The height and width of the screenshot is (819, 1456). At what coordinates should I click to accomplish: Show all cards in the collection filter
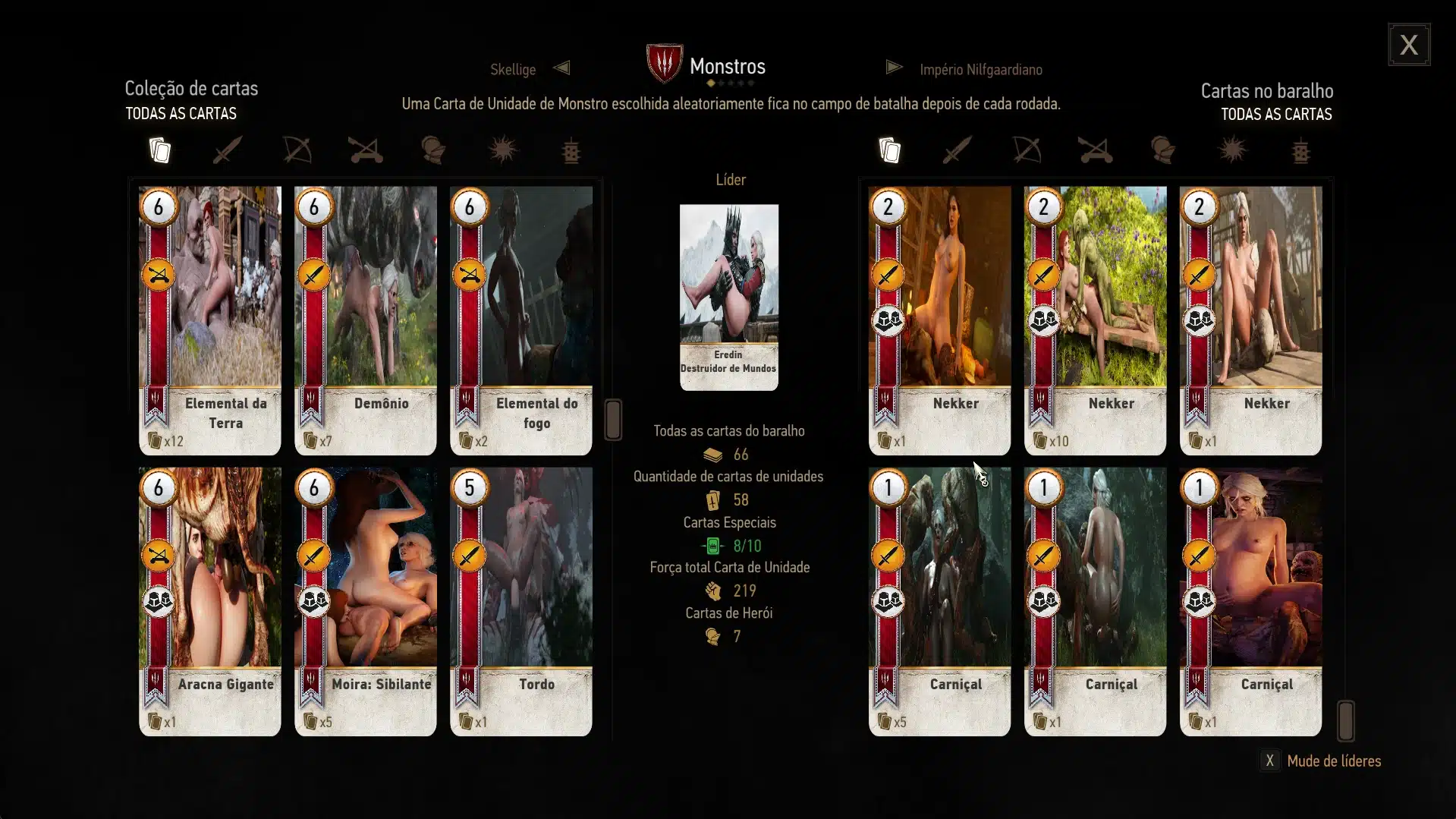click(159, 150)
